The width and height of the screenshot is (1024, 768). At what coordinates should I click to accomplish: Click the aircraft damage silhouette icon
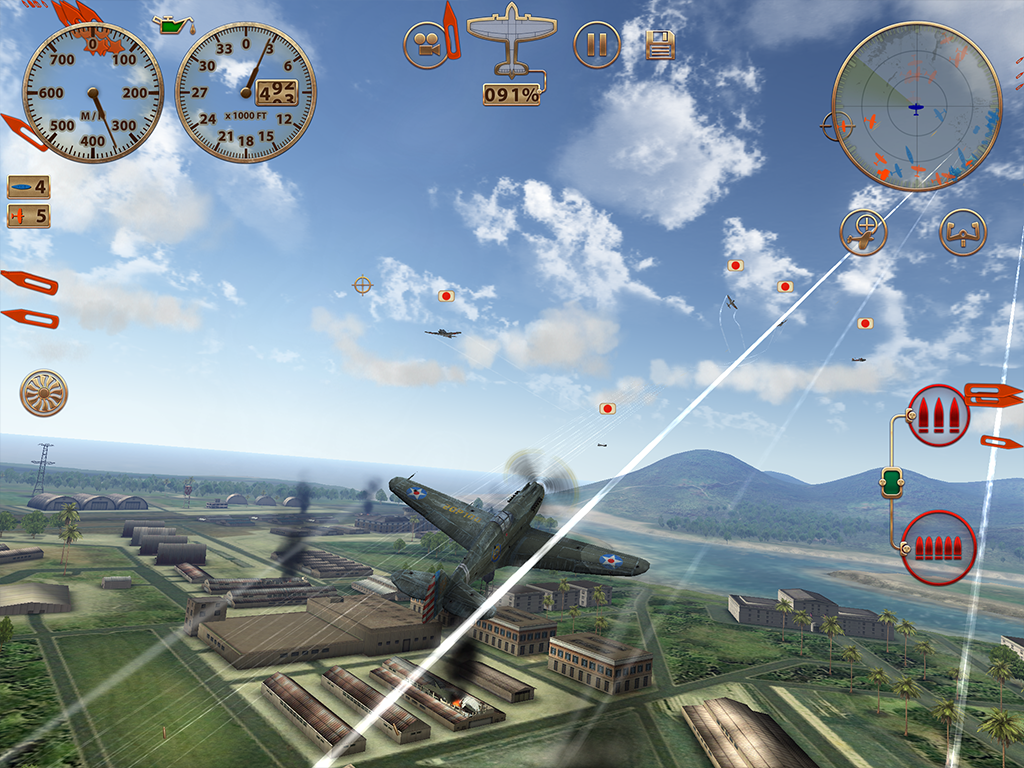511,40
